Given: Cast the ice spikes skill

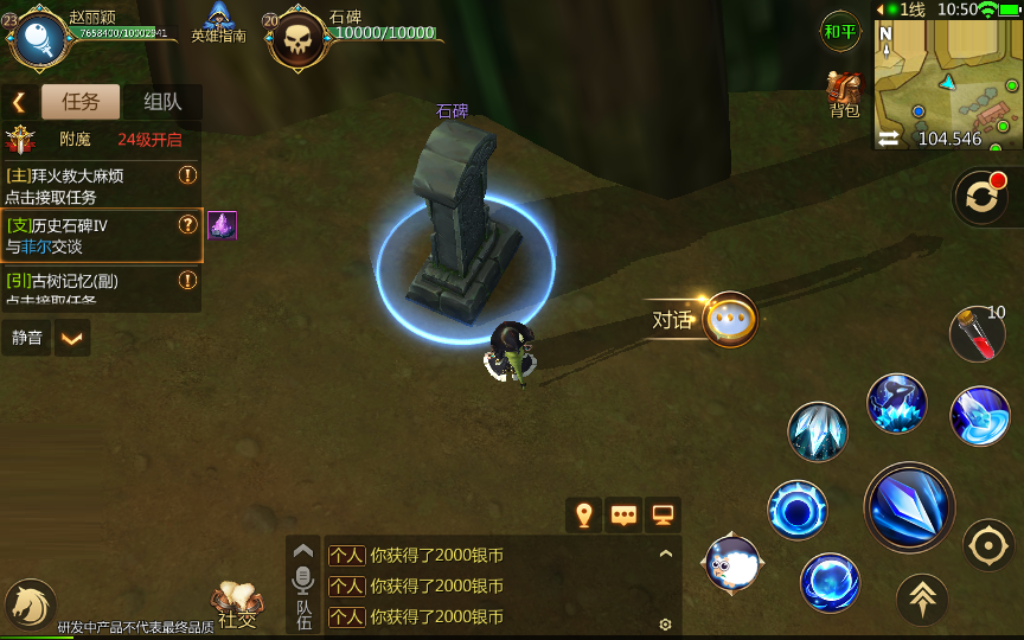Looking at the screenshot, I should point(818,431).
